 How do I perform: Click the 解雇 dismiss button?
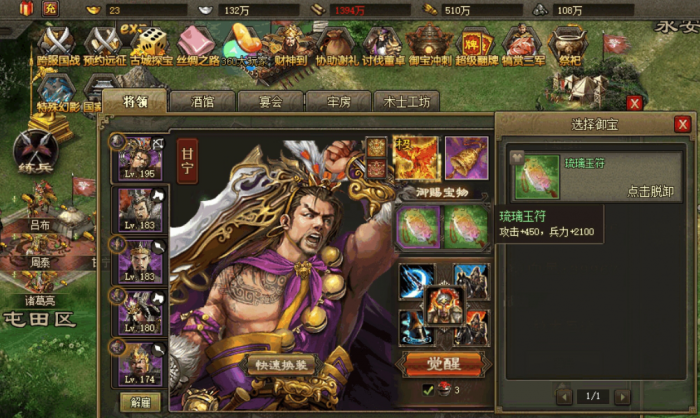(x=140, y=402)
